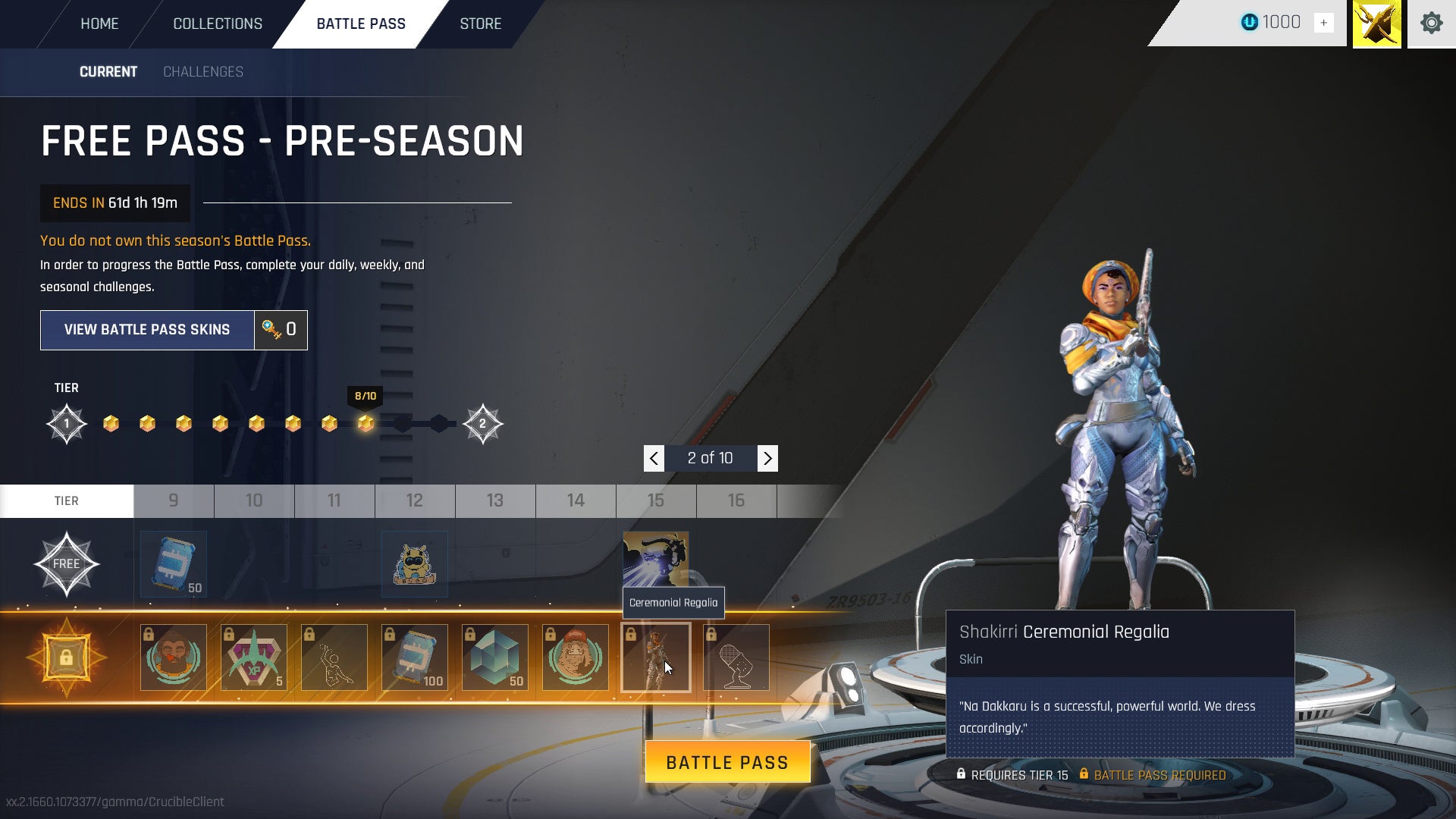Go back to the previous reward page
The width and height of the screenshot is (1456, 819).
coord(653,458)
